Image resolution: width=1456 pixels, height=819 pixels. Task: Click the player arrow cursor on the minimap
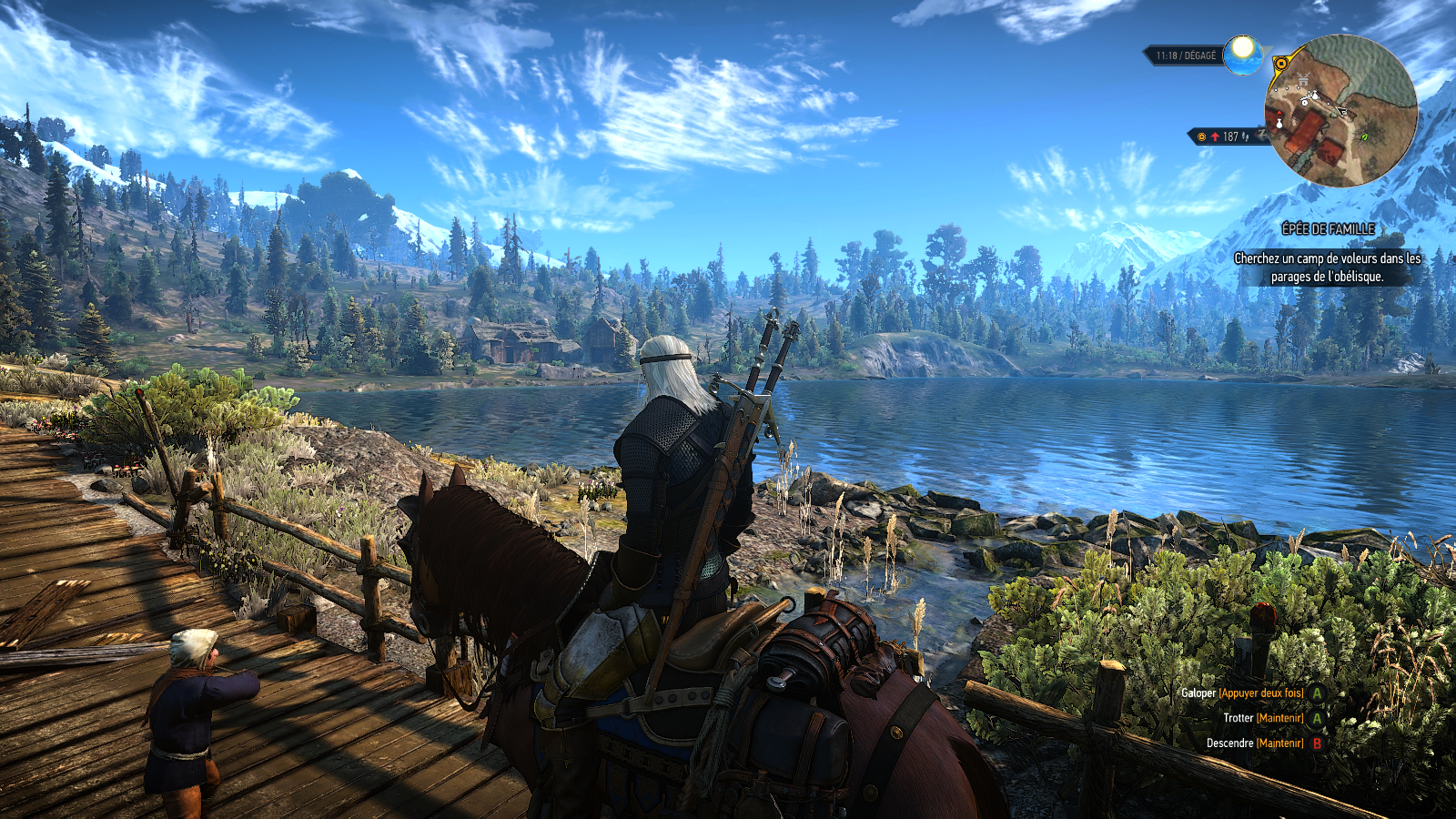point(1342,111)
